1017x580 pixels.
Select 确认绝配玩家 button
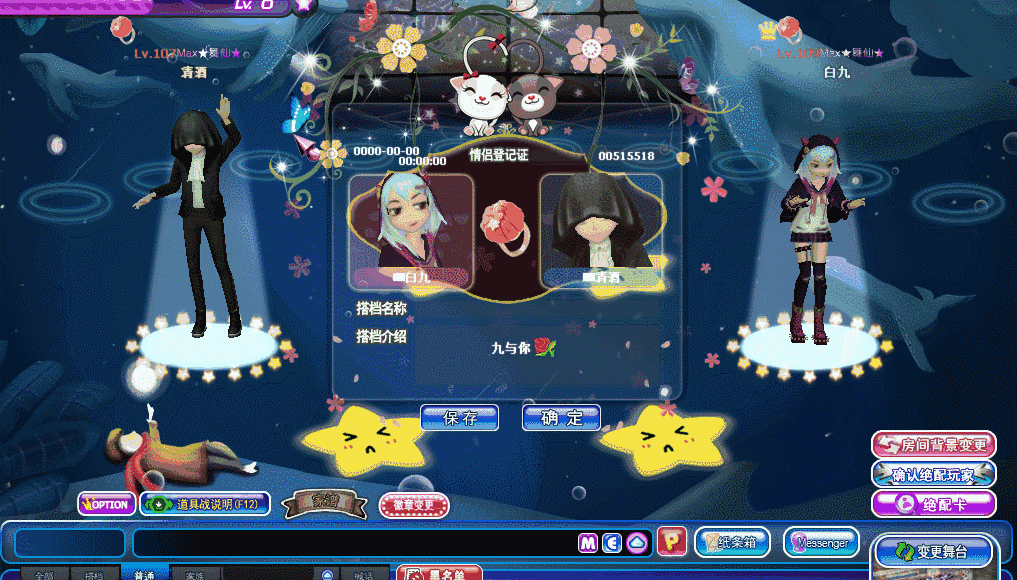click(x=934, y=474)
